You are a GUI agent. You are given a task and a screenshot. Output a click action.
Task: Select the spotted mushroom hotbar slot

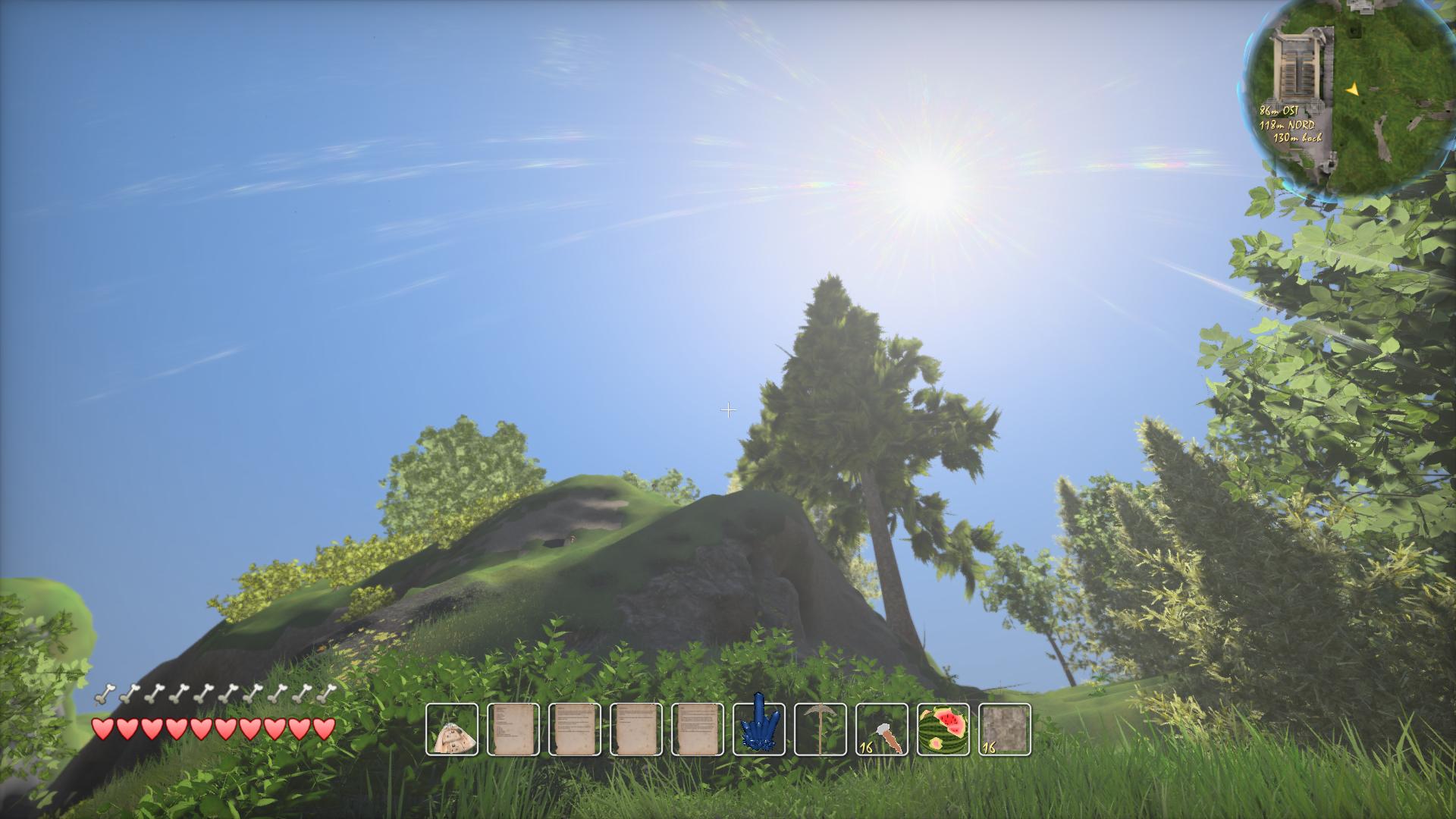point(452,730)
